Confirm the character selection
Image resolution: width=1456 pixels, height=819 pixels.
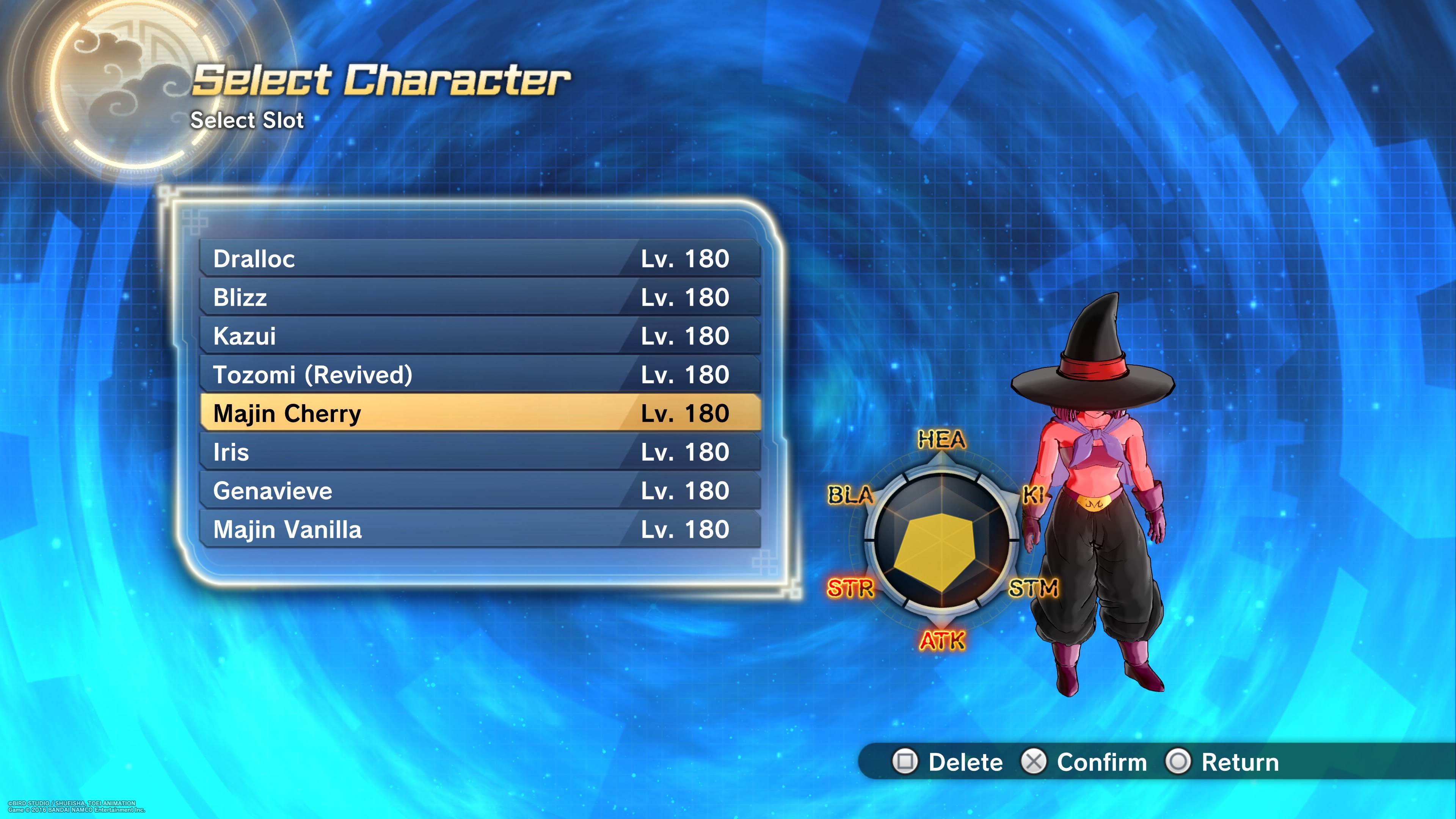click(x=1084, y=762)
